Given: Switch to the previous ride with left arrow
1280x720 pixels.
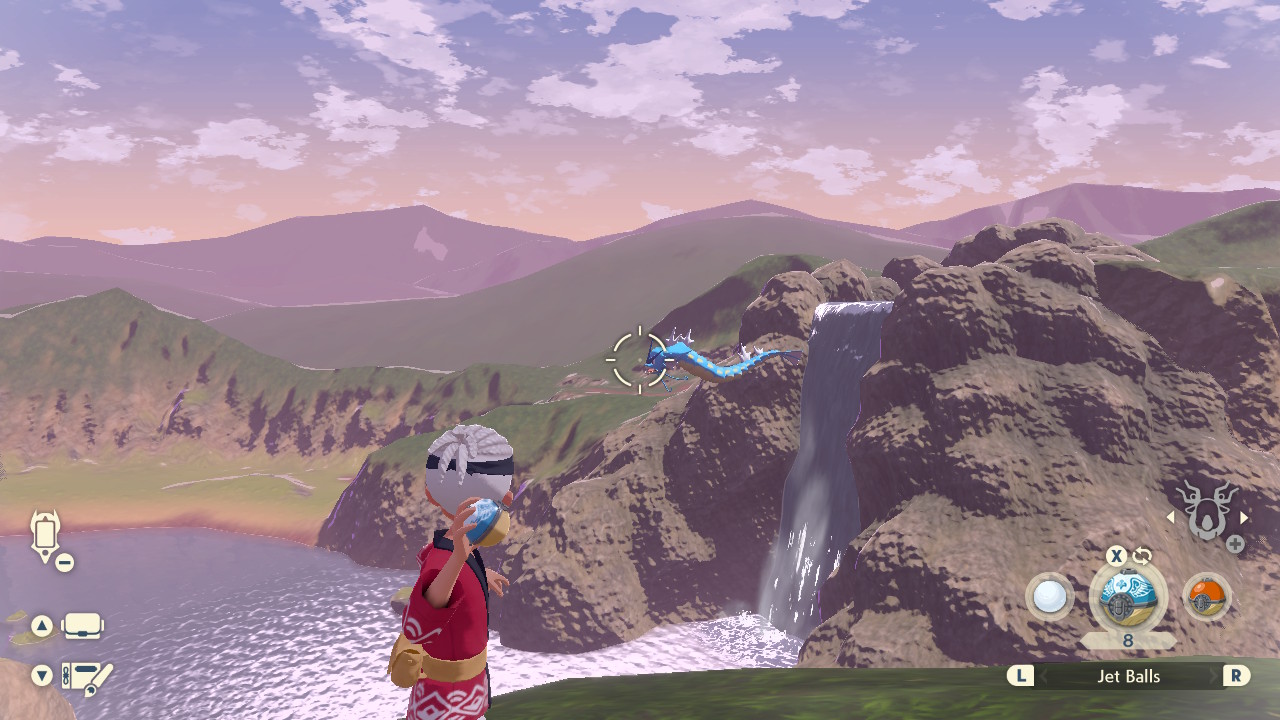Looking at the screenshot, I should [x=1171, y=517].
